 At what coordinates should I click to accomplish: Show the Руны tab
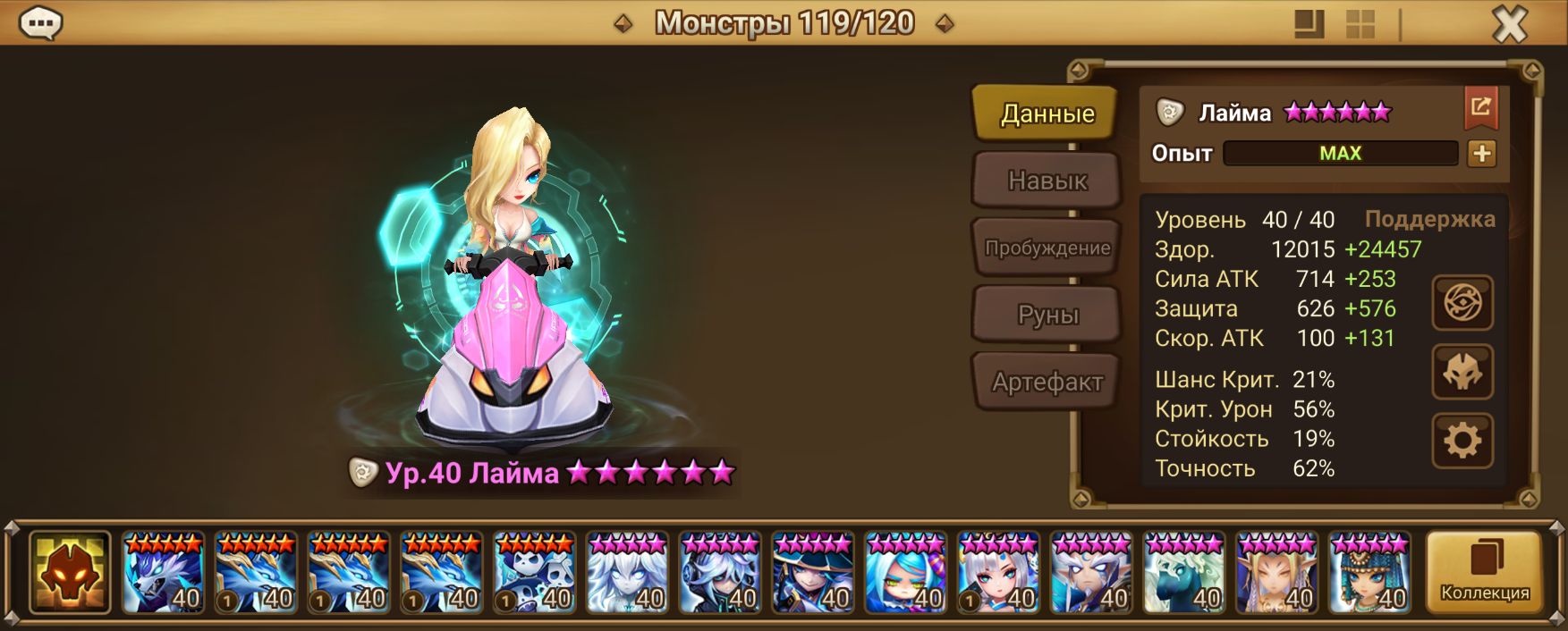click(1047, 315)
